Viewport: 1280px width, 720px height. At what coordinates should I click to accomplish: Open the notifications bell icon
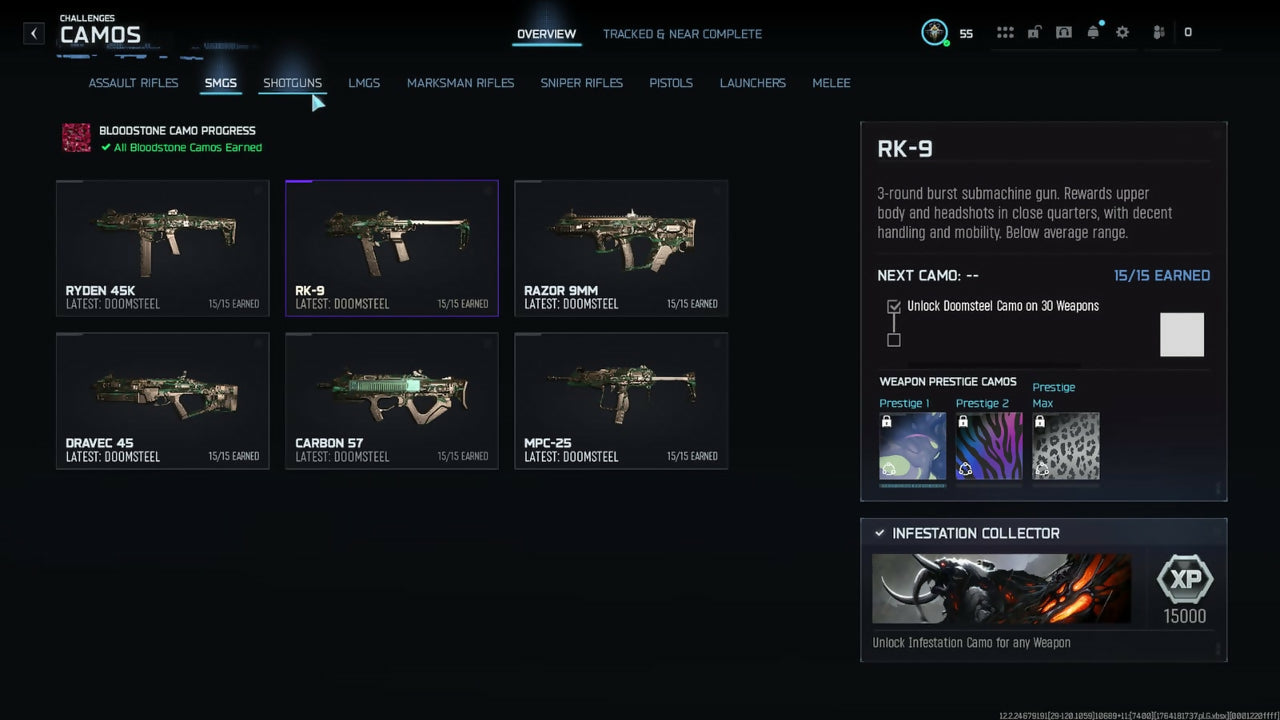click(x=1093, y=33)
